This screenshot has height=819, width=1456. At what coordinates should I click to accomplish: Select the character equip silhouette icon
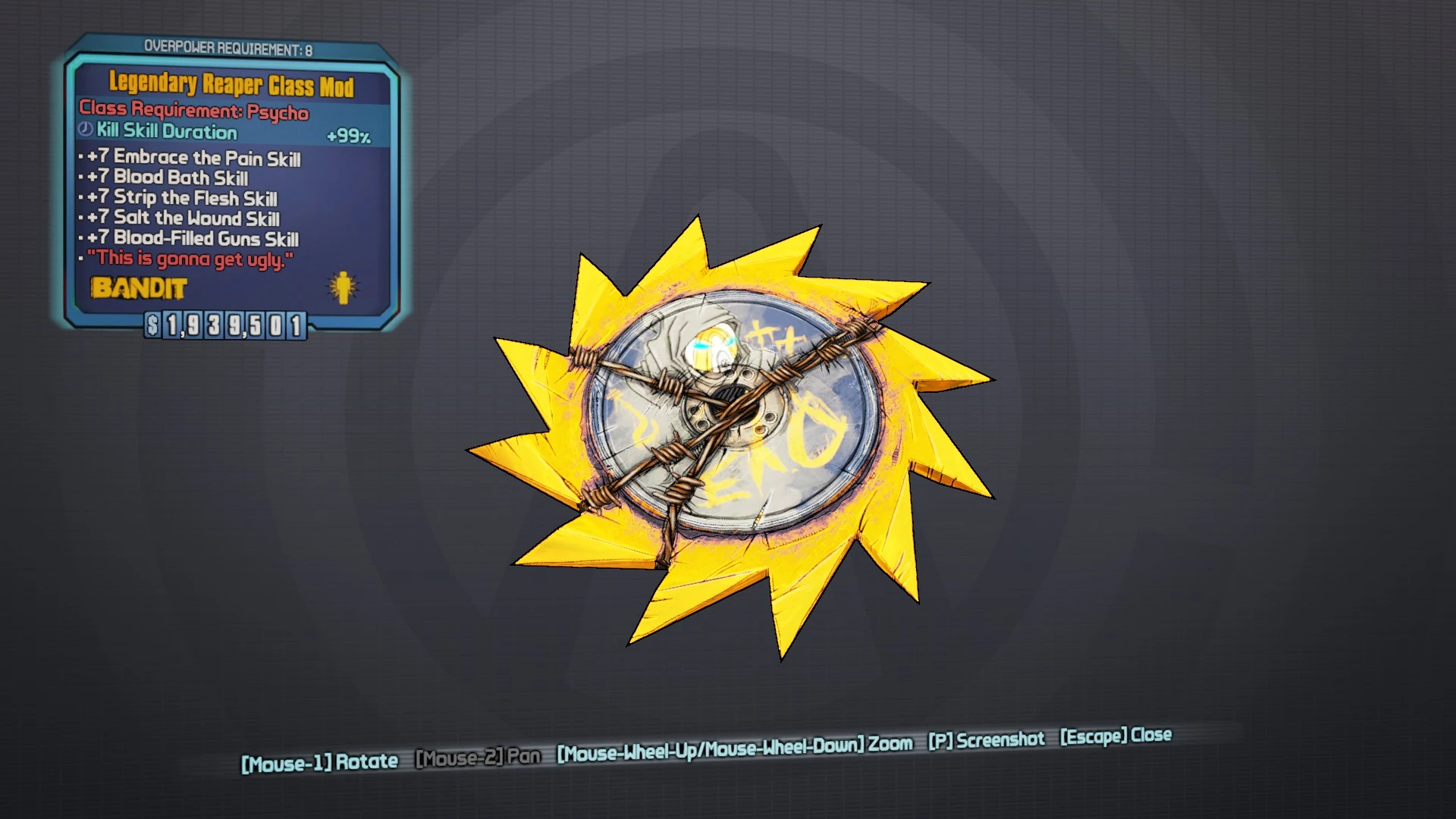pyautogui.click(x=343, y=289)
